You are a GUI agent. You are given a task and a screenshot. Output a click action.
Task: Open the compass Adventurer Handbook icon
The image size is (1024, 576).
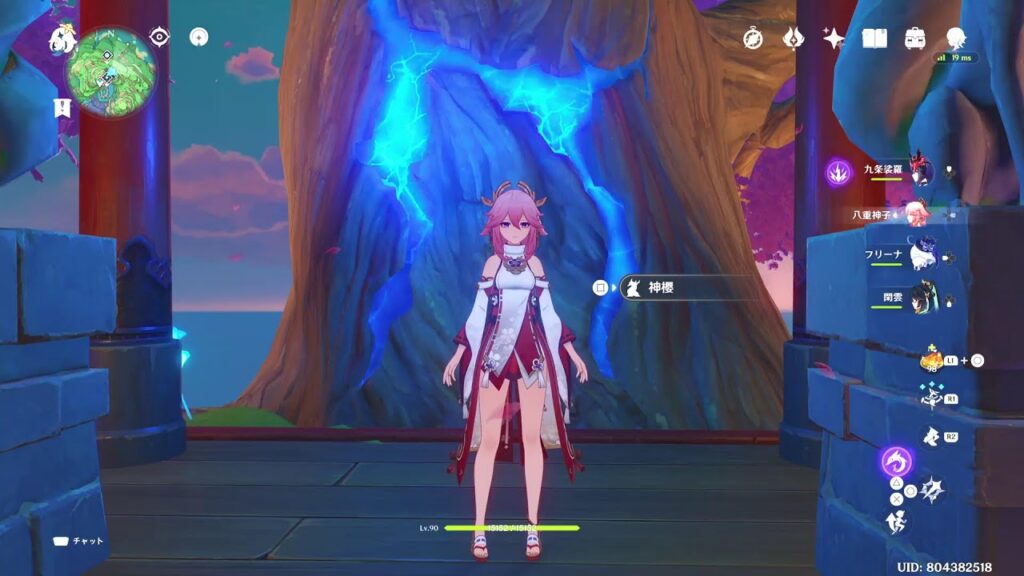tap(754, 38)
